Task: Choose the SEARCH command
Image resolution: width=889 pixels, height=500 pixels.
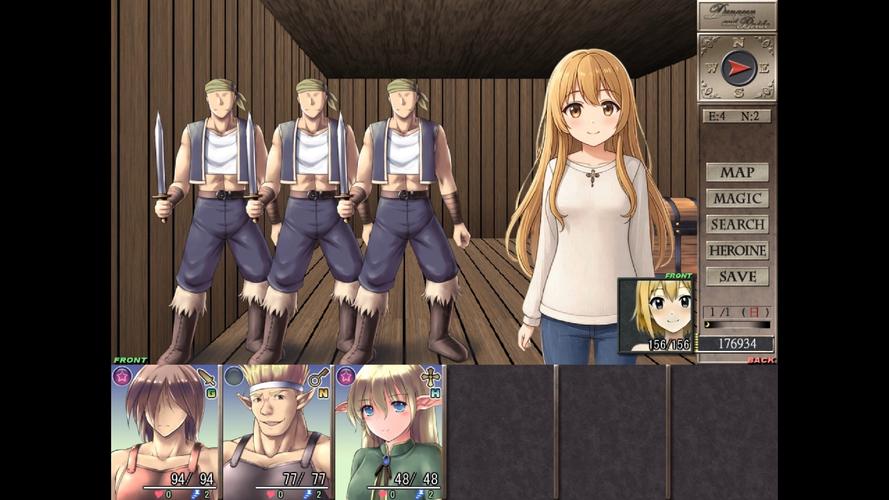Action: click(x=737, y=224)
